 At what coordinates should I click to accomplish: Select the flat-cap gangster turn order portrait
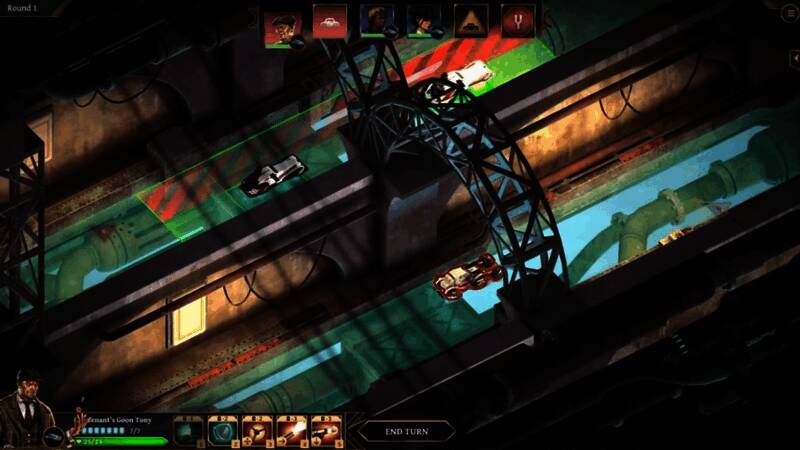281,21
